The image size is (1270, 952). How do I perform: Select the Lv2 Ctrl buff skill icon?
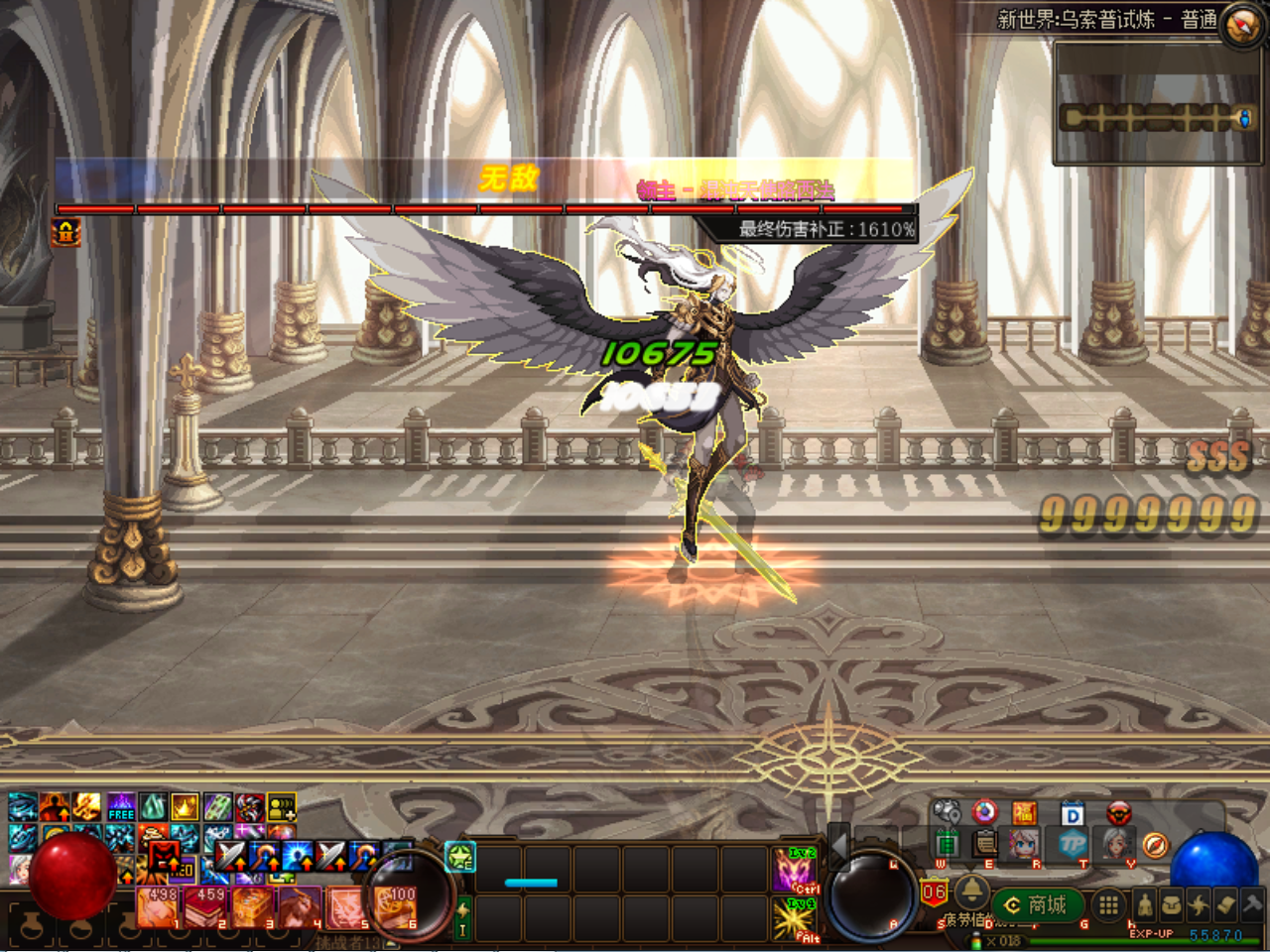[795, 870]
